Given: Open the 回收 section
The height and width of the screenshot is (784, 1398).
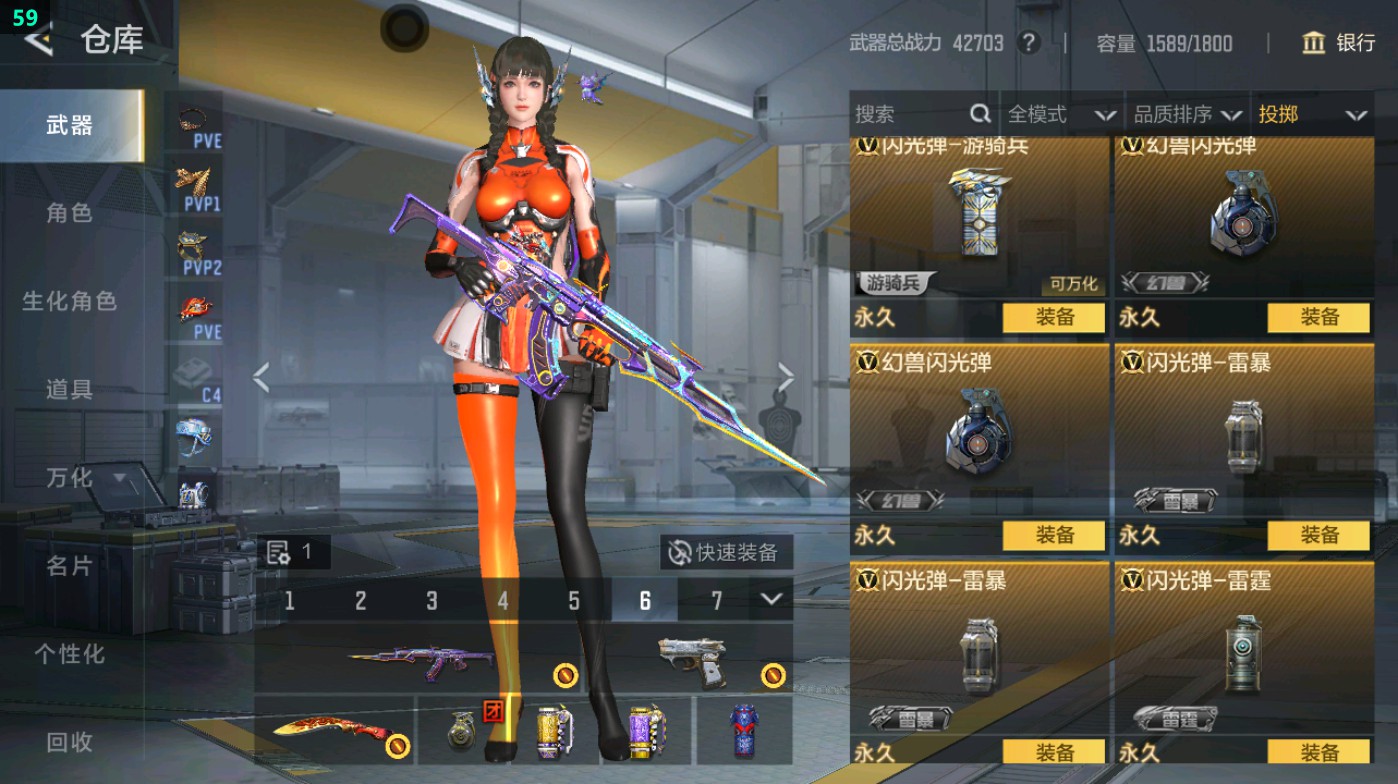Looking at the screenshot, I should (69, 742).
